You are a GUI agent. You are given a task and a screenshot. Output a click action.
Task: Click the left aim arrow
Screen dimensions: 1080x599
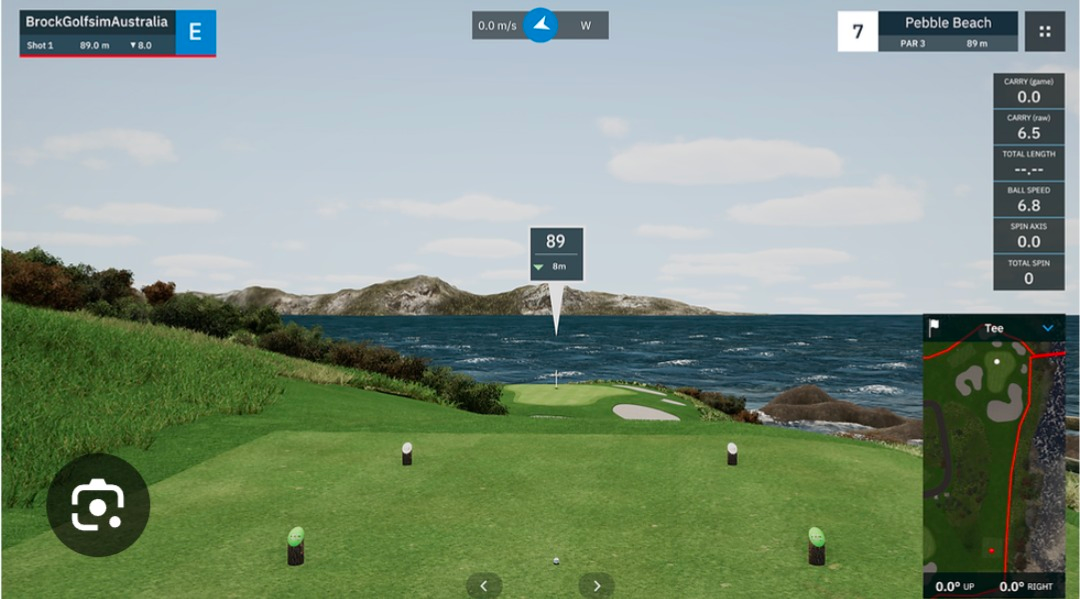click(484, 586)
